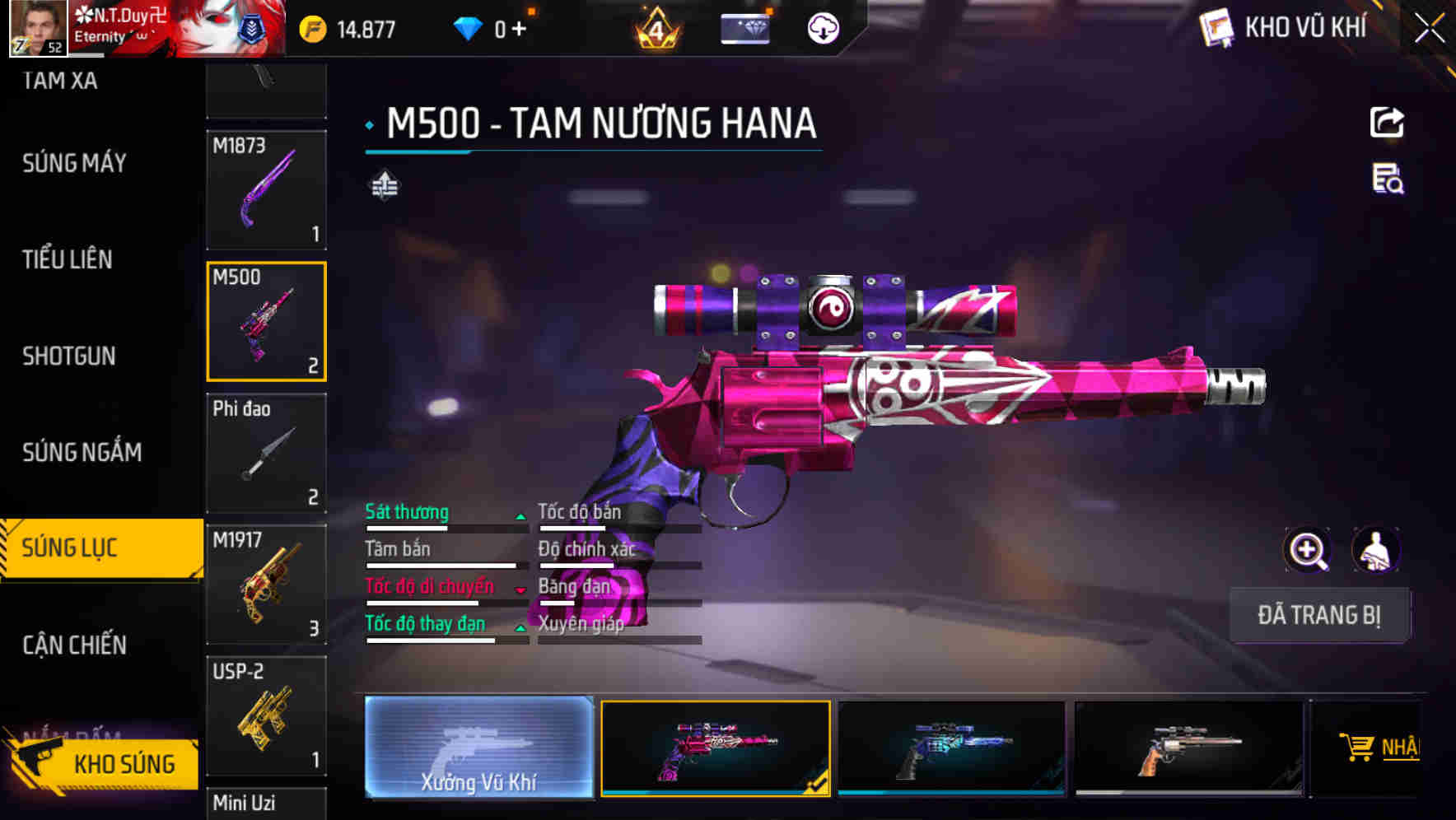Image resolution: width=1456 pixels, height=820 pixels.
Task: Pick the M1917 weapon slot
Action: tap(266, 584)
